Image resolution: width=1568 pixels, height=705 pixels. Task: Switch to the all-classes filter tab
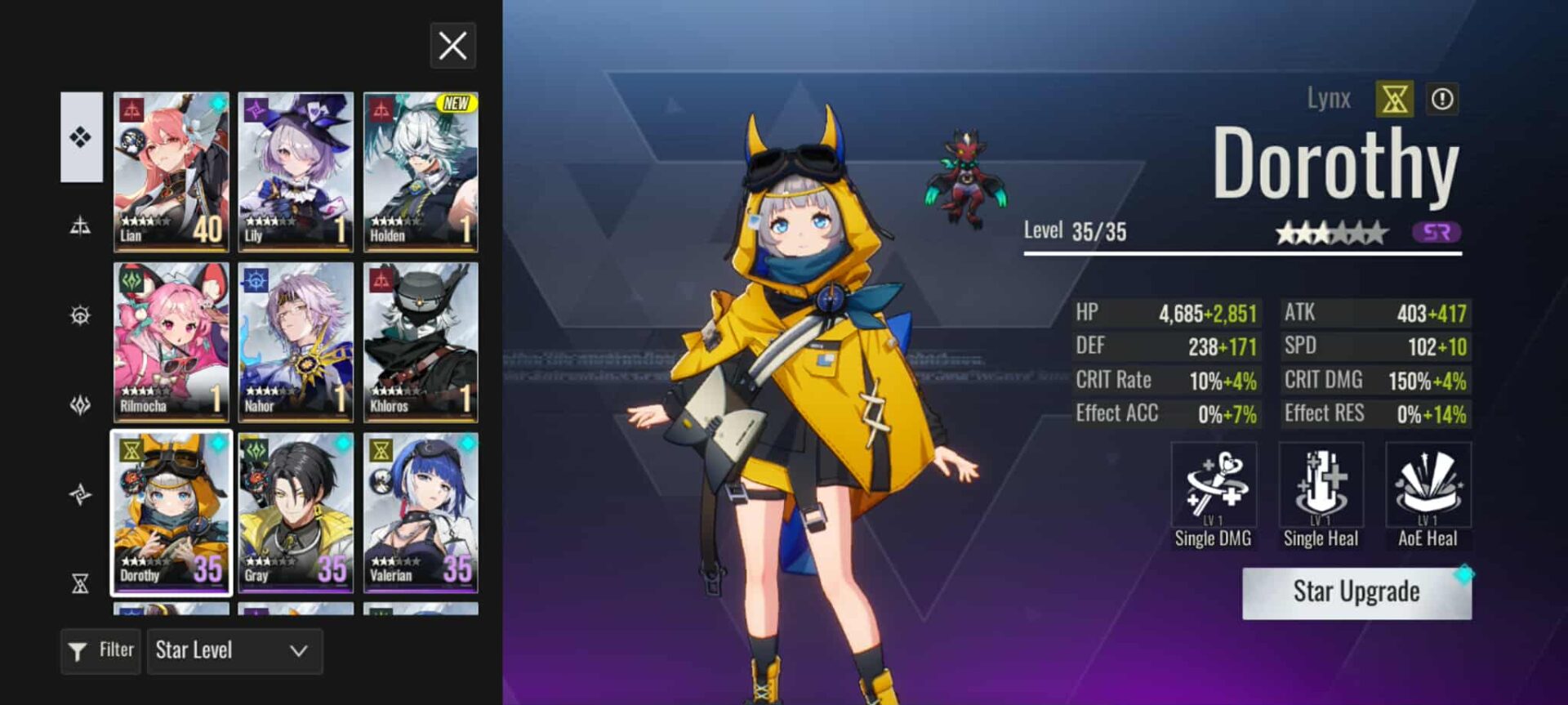pos(81,137)
